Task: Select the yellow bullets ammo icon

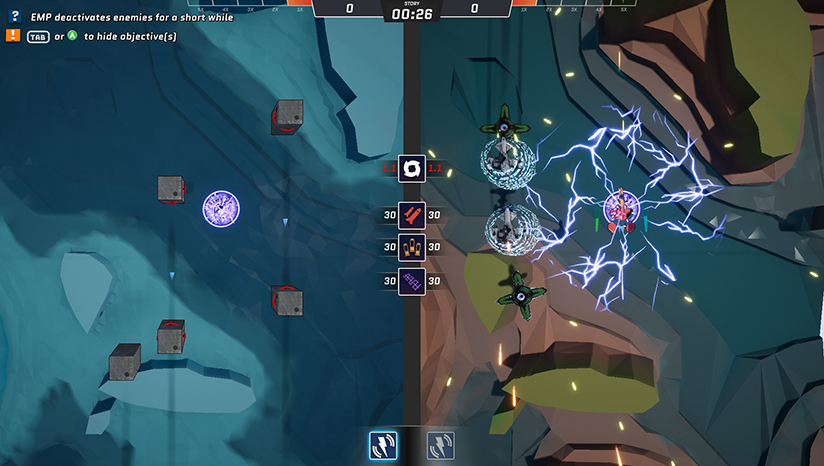Action: pyautogui.click(x=412, y=248)
